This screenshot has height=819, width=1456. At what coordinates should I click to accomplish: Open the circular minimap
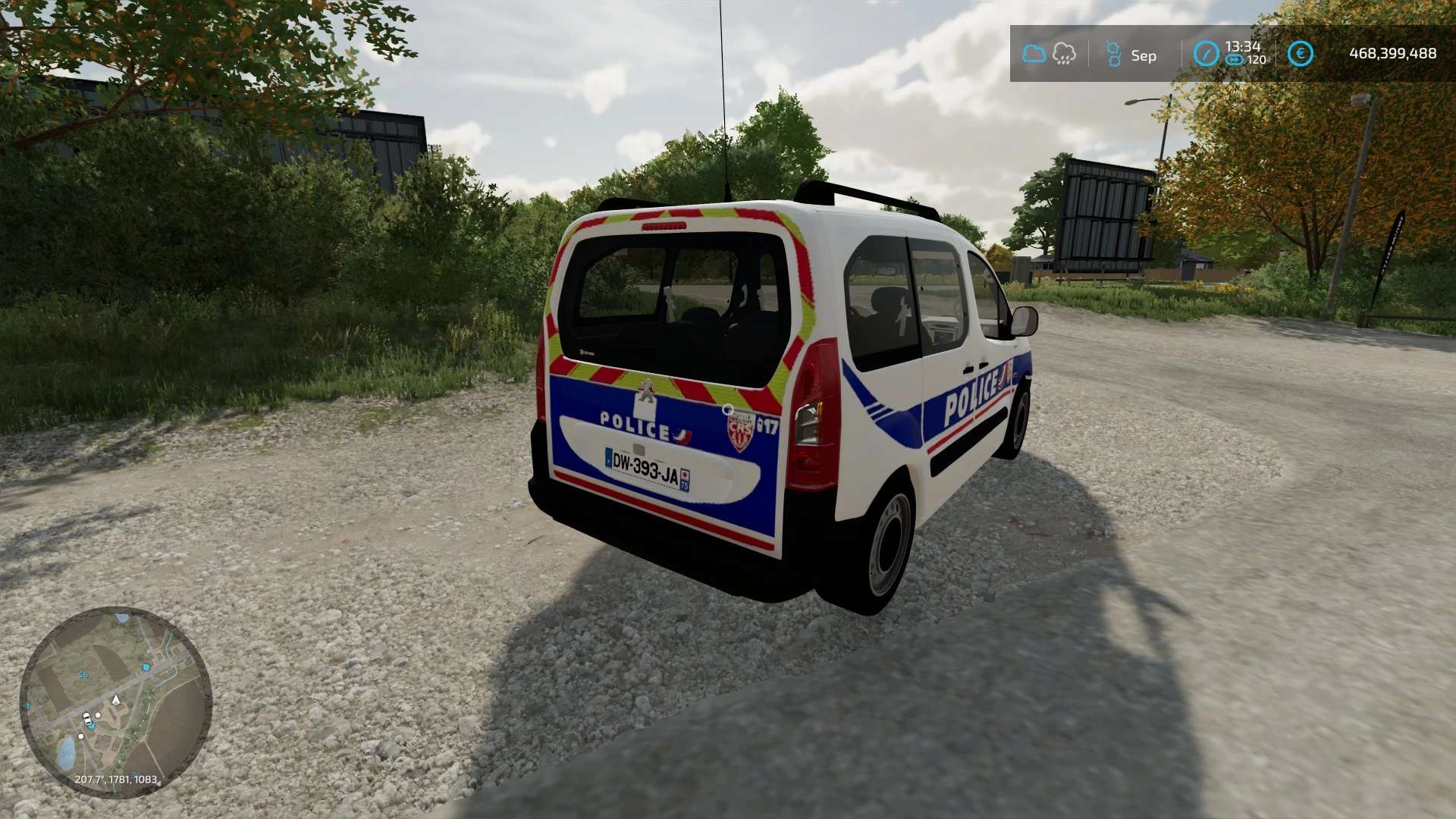tap(115, 701)
